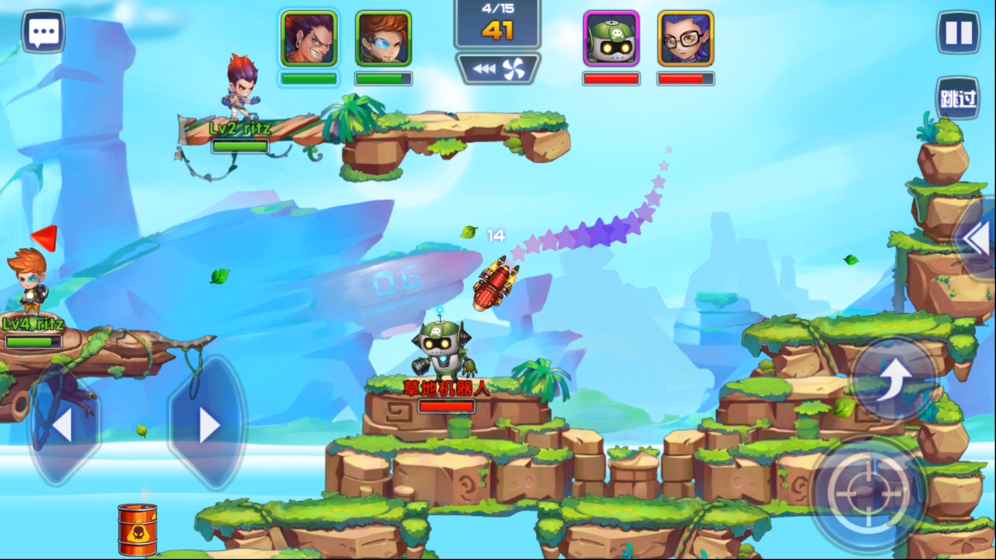
Task: Select the glasses-wearing enemy portrait
Action: click(x=685, y=39)
